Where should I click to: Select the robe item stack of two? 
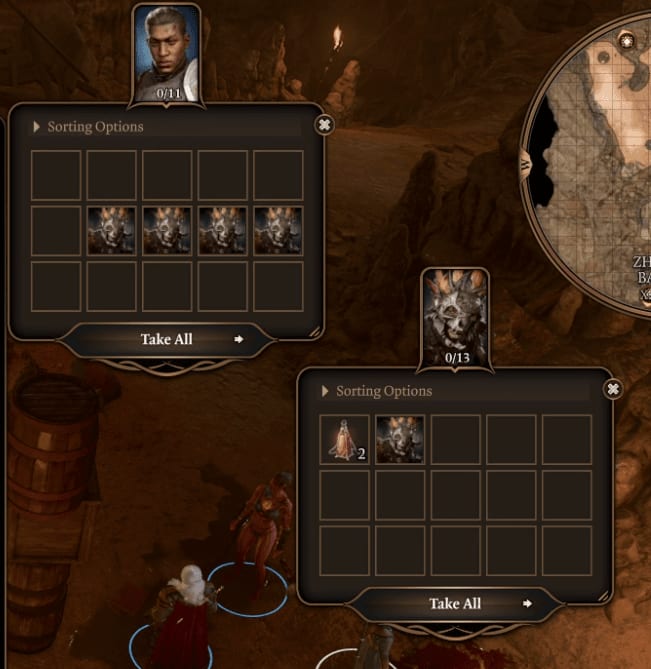tap(344, 440)
